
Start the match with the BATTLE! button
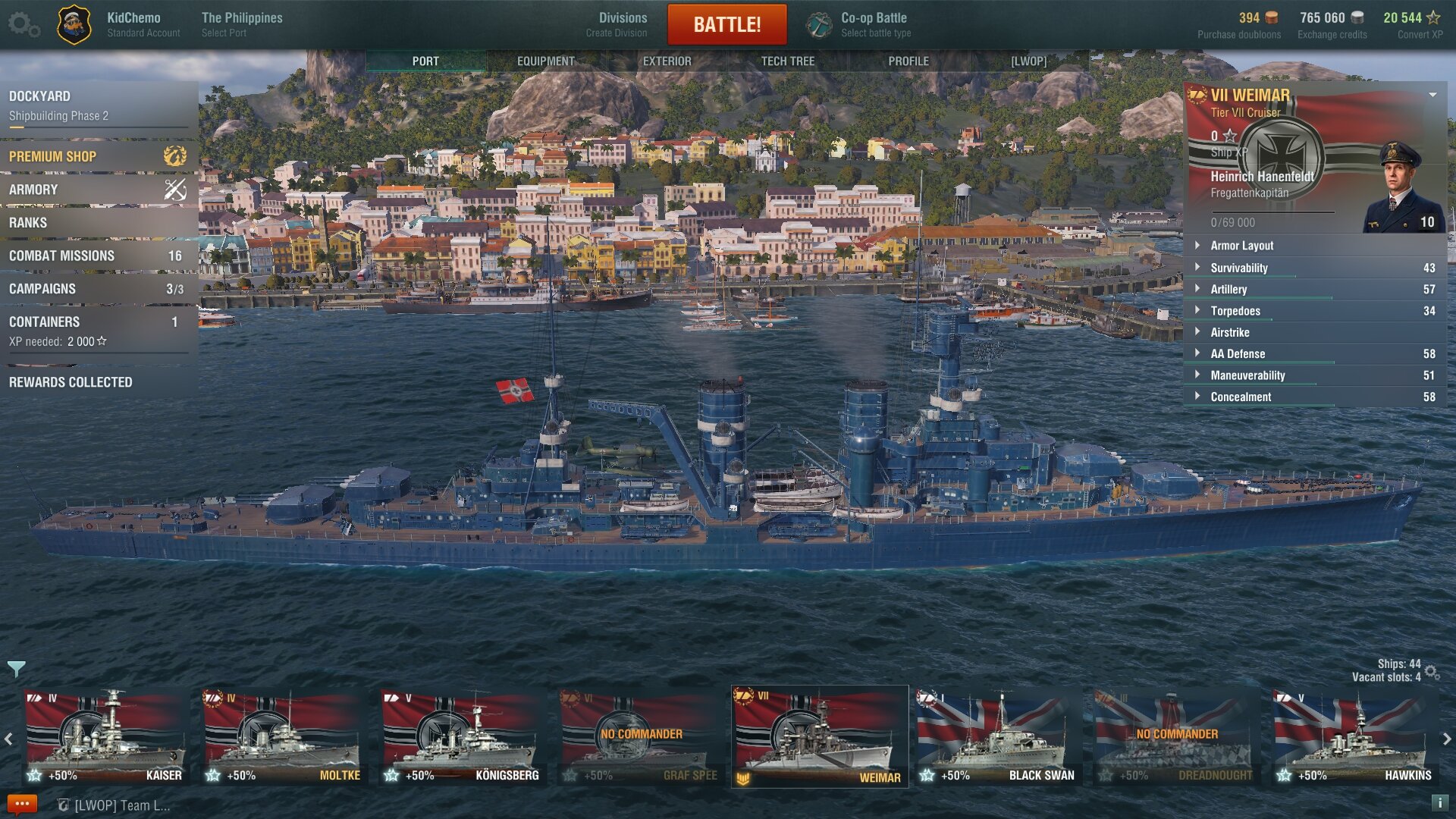tap(726, 25)
